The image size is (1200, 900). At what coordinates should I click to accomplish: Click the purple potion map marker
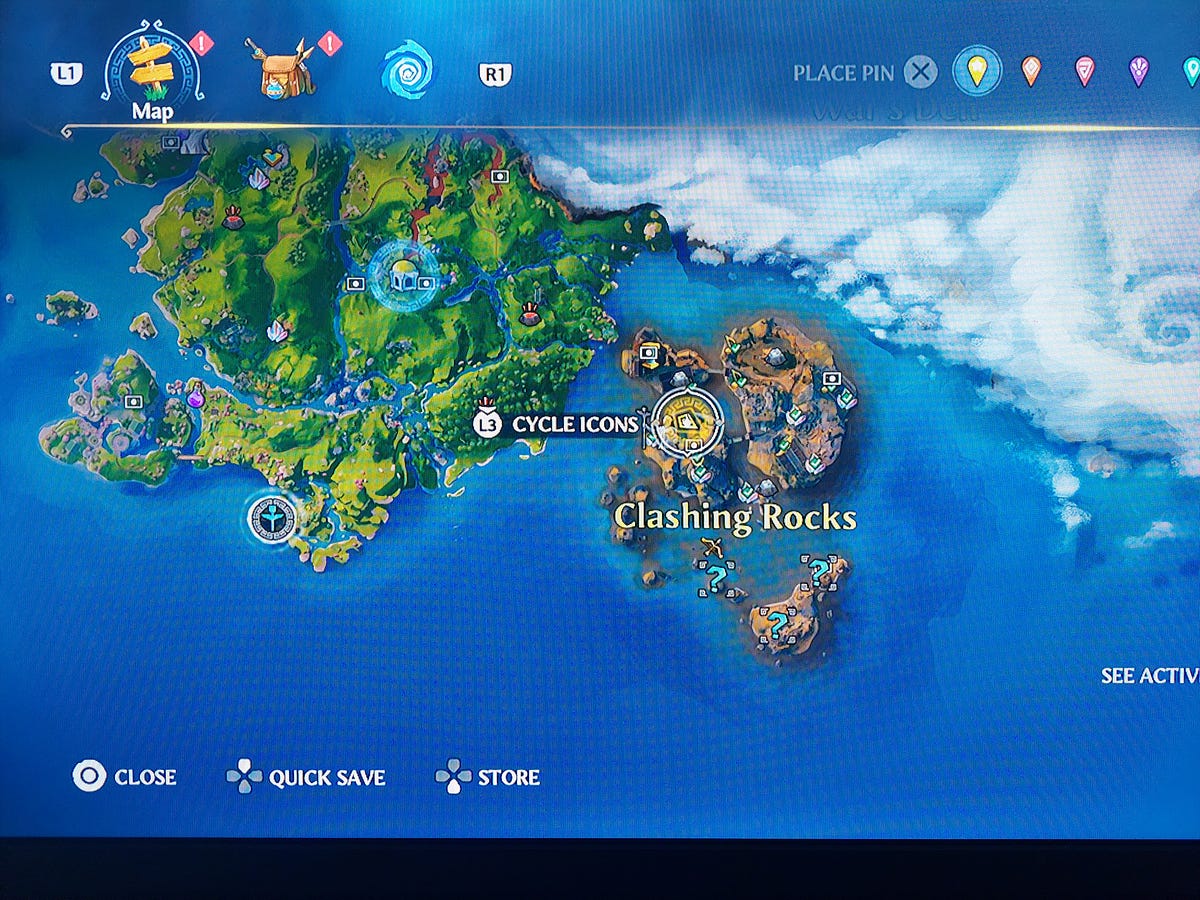196,396
